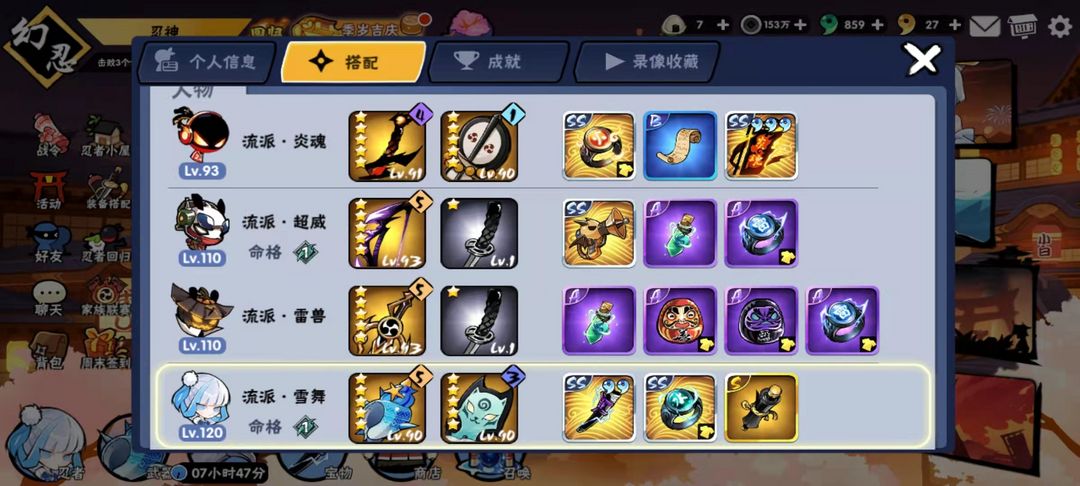
Task: Open the settings gear icon
Action: point(1059,26)
